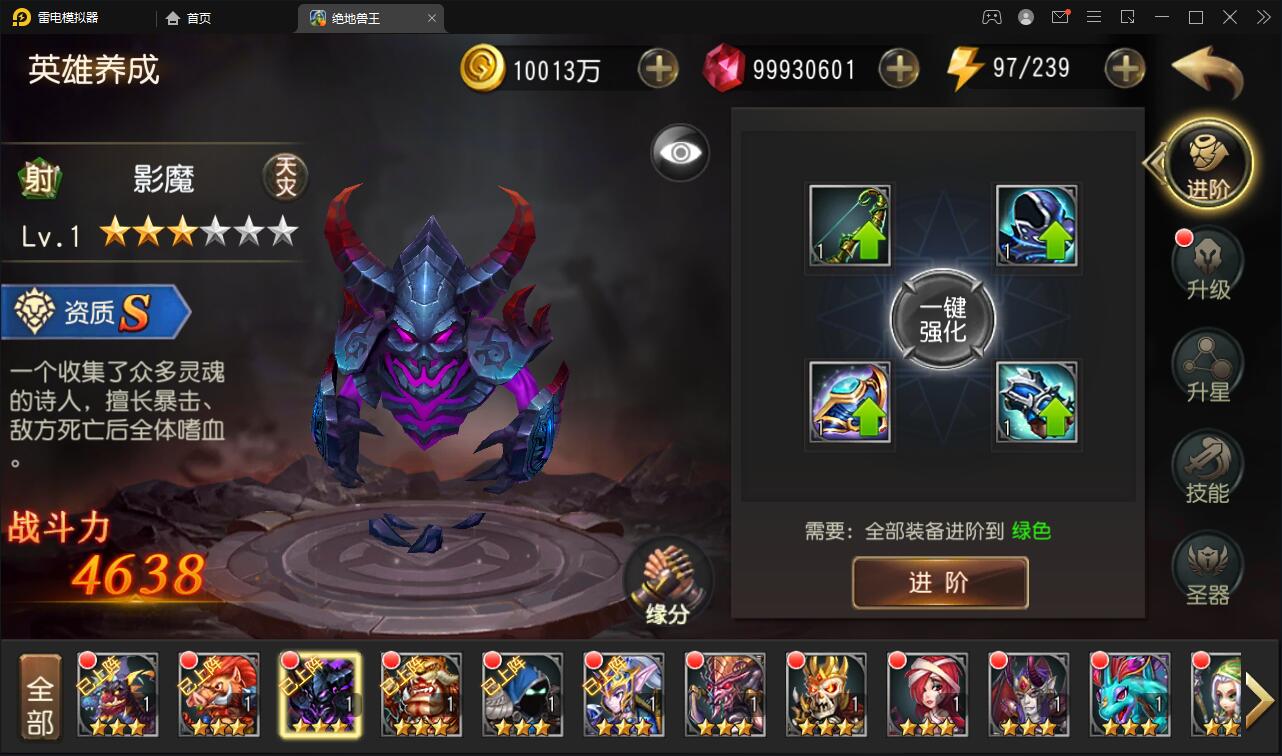Open LDPlayer mail notifications icon
Viewport: 1282px width, 756px height.
[1059, 17]
